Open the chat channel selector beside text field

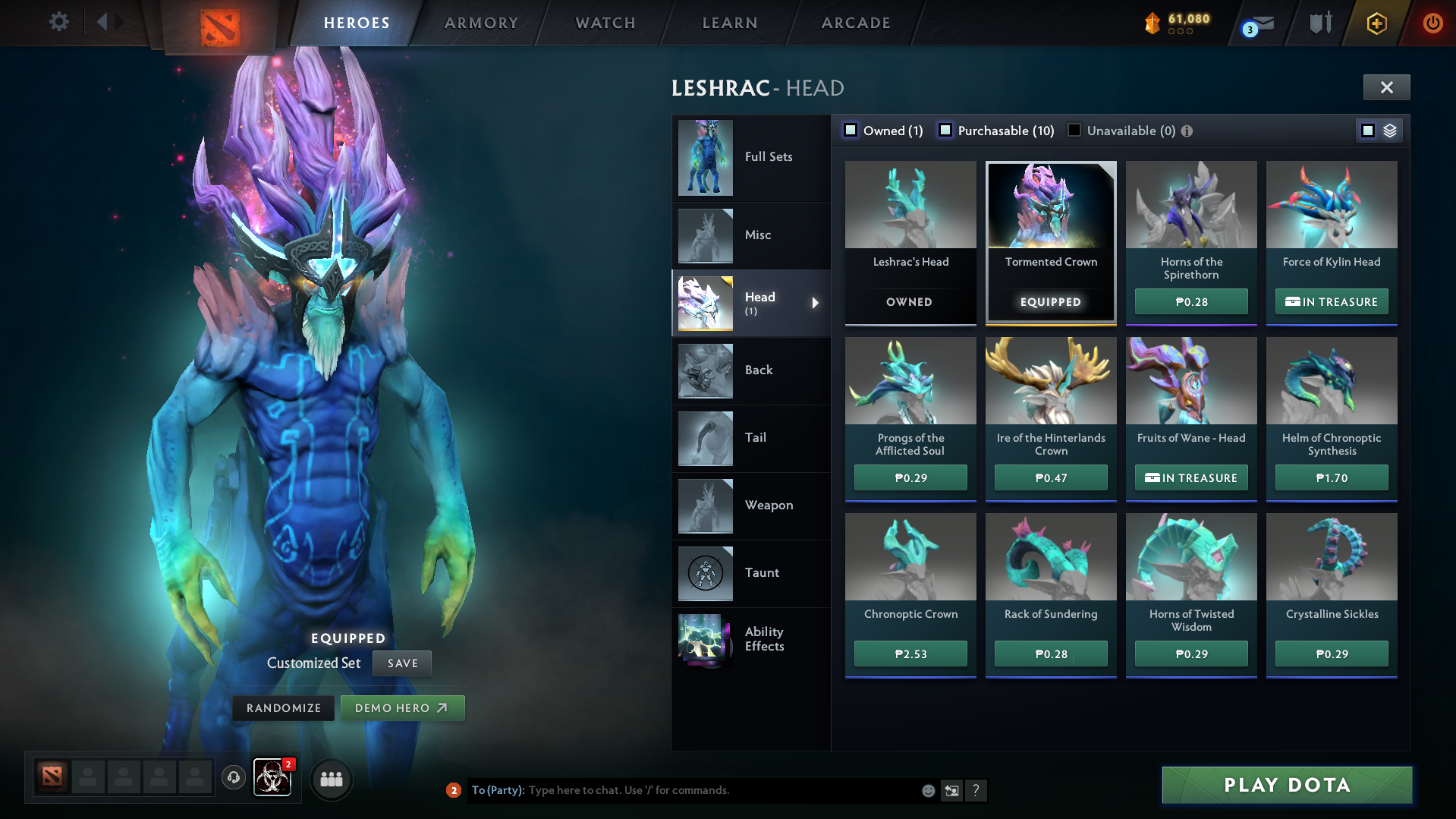point(951,790)
